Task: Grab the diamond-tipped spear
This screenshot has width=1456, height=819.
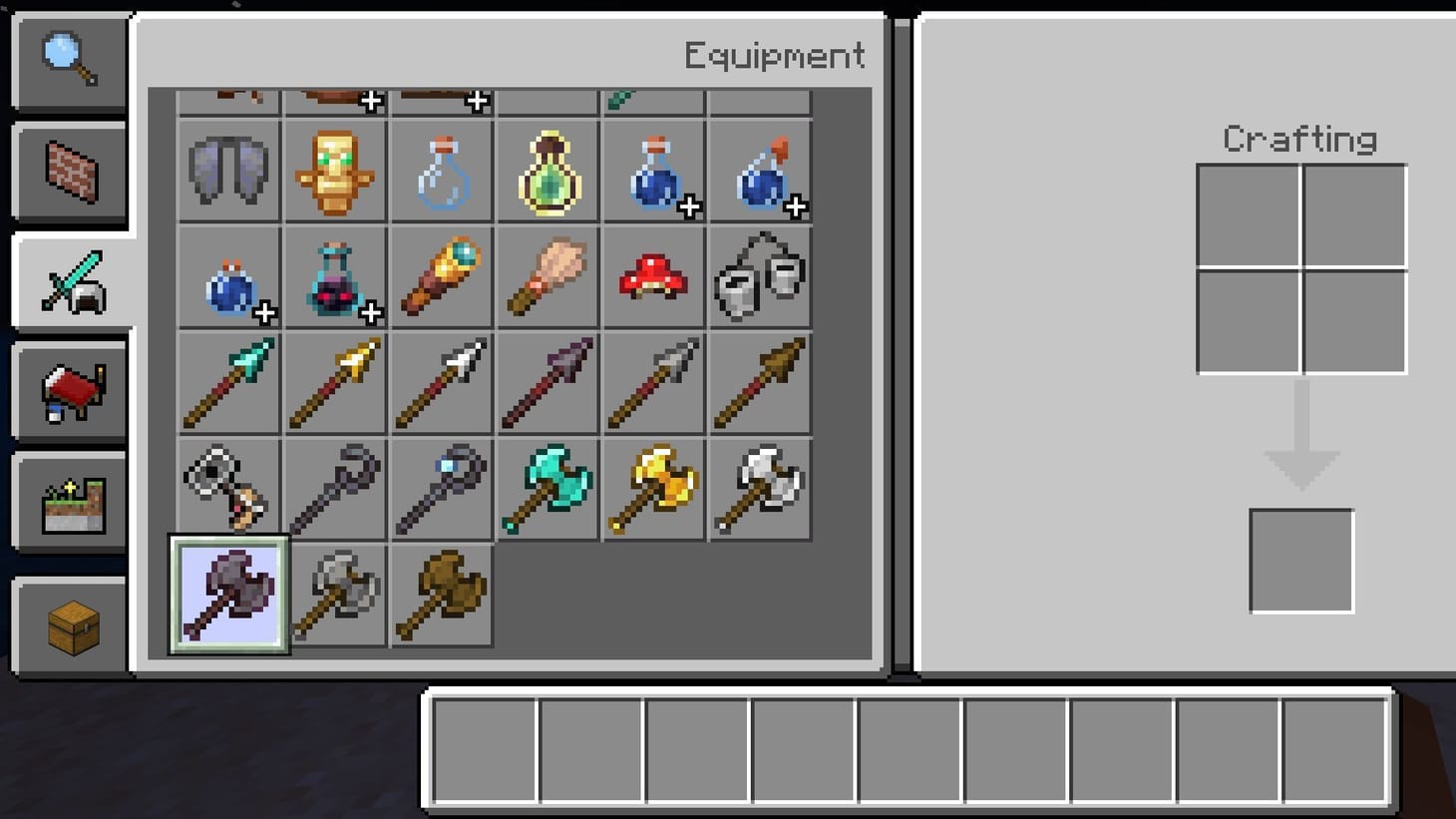Action: coord(227,382)
